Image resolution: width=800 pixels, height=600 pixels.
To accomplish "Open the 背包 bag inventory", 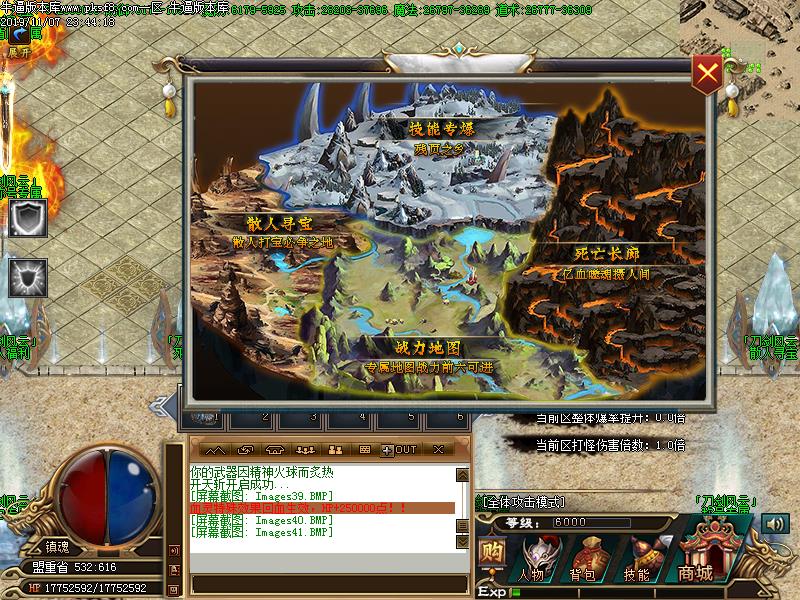I will pyautogui.click(x=583, y=558).
